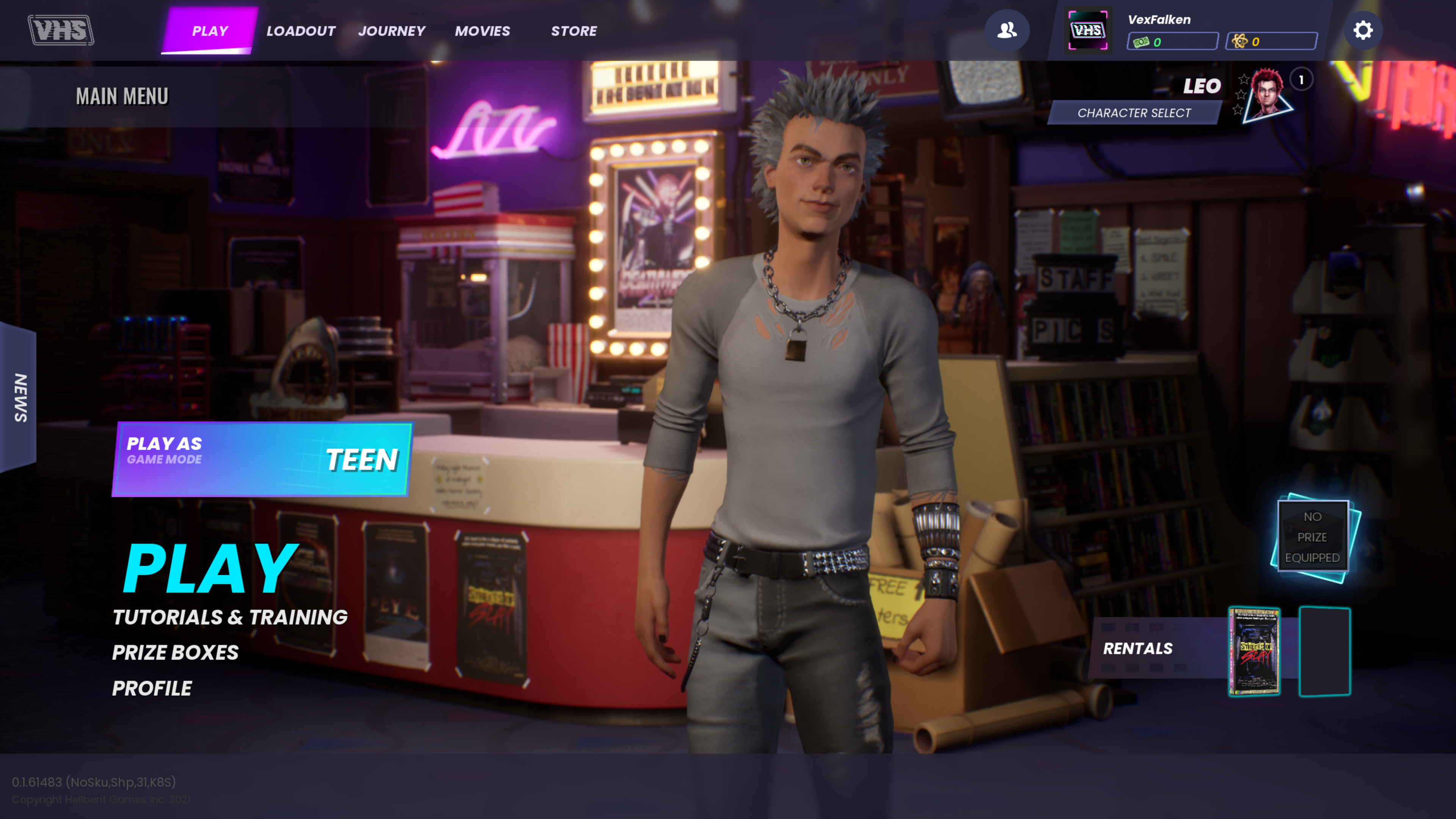The width and height of the screenshot is (1456, 819).
Task: Open Character Select
Action: coord(1134,113)
